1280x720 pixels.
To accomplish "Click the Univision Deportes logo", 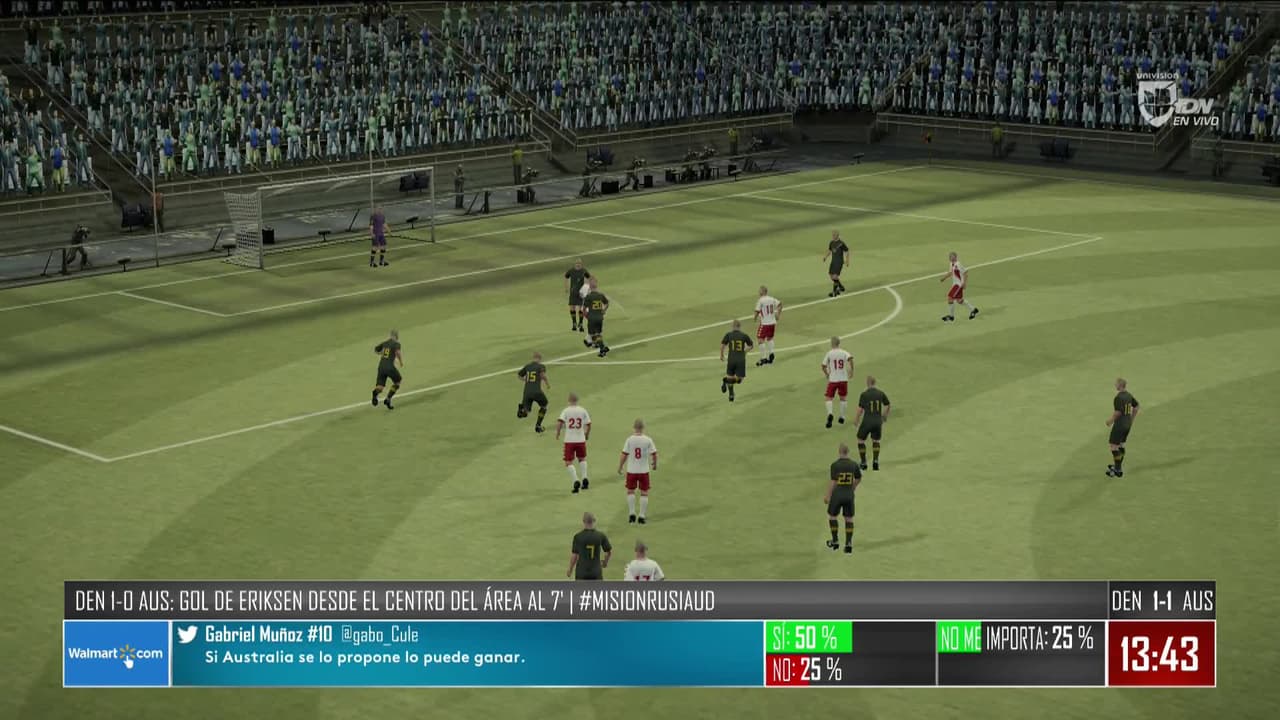I will click(x=1176, y=100).
